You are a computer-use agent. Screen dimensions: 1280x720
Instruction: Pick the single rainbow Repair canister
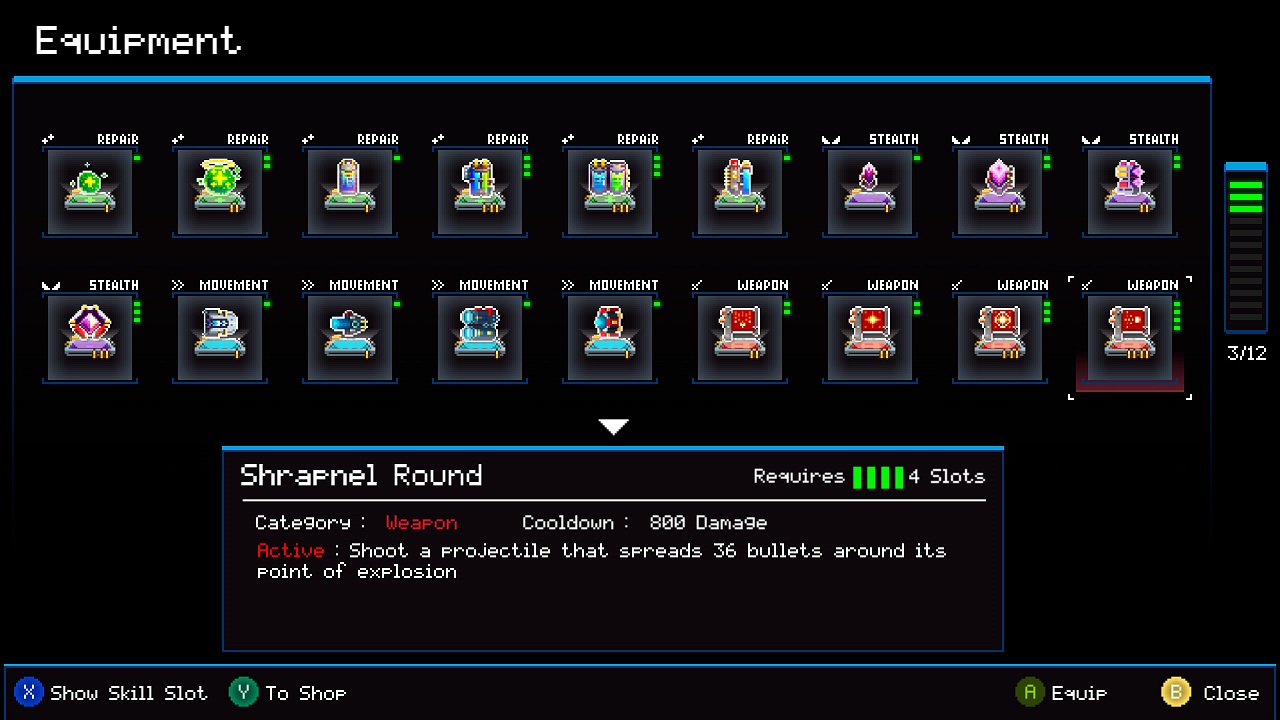point(350,191)
